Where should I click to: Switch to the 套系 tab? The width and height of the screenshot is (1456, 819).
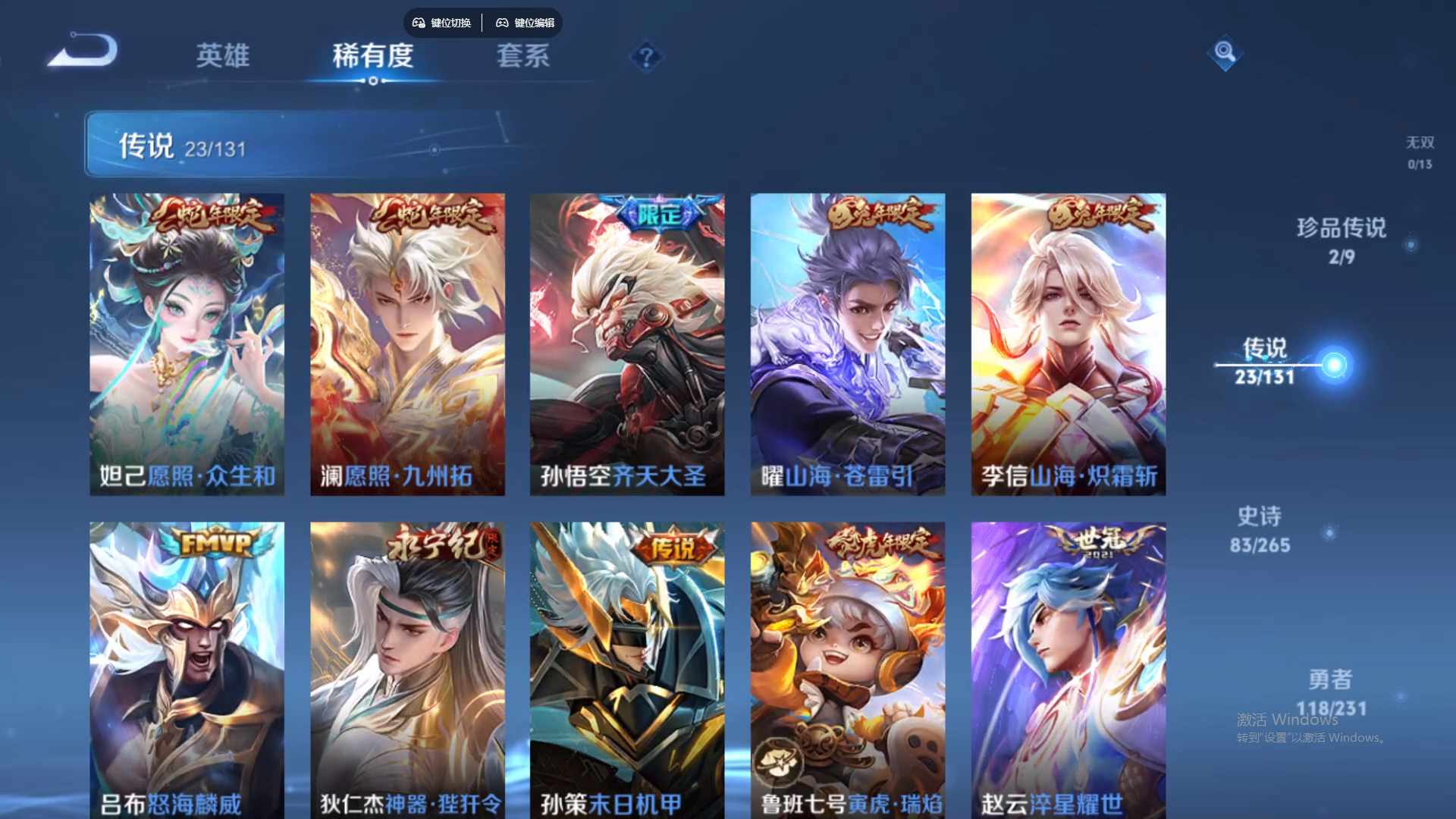523,57
